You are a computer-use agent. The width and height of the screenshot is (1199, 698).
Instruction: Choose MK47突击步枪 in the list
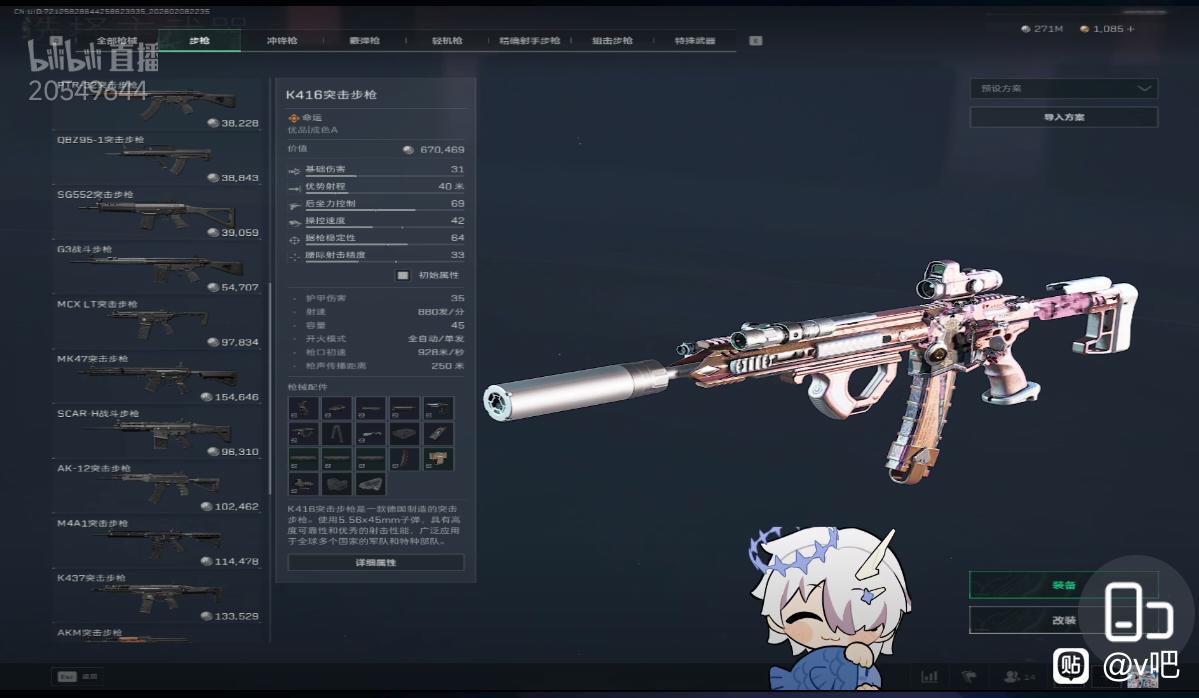pos(158,378)
